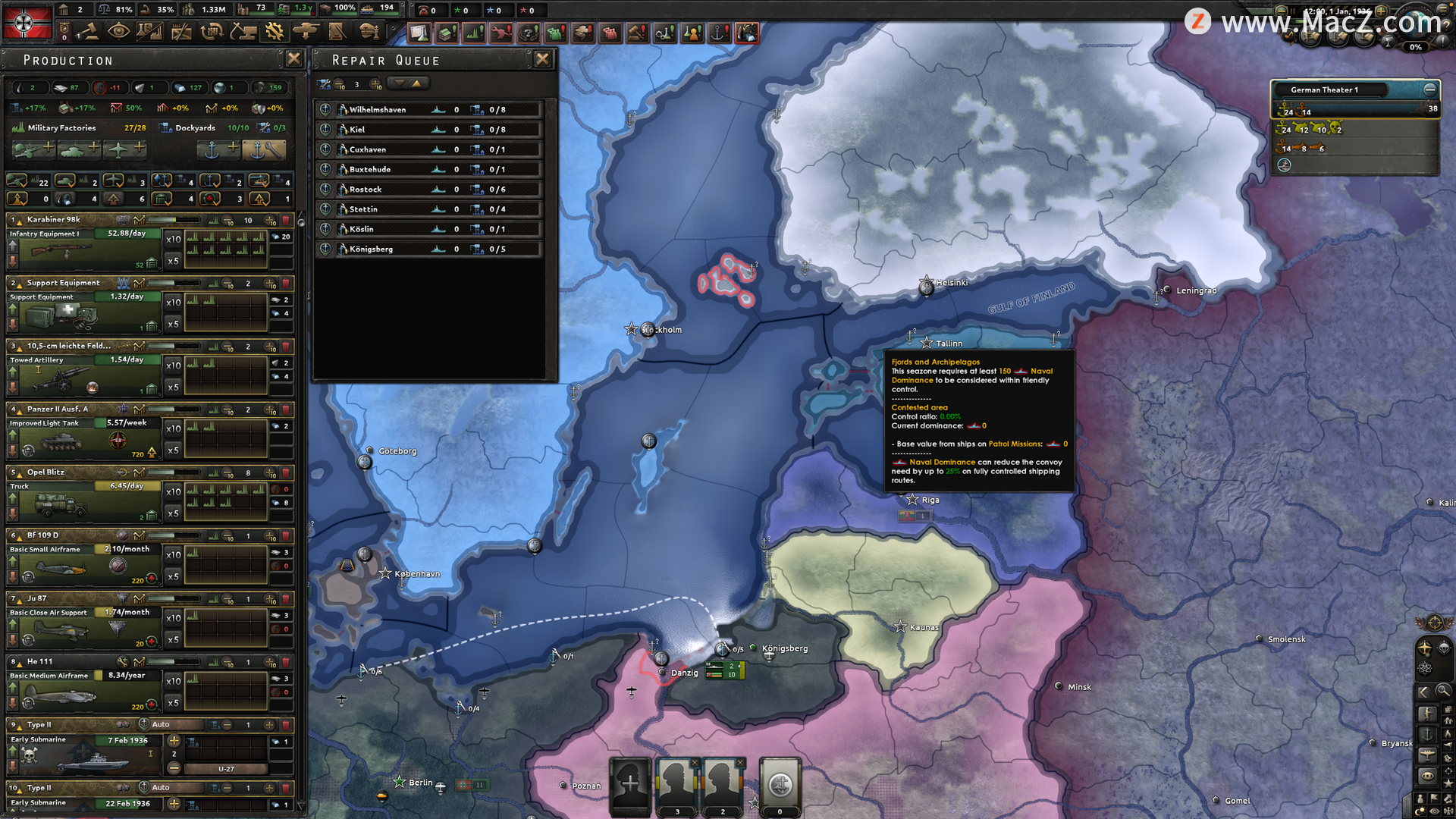The height and width of the screenshot is (819, 1456).
Task: Select the anchor and wrench repair queue button
Action: coord(263,149)
